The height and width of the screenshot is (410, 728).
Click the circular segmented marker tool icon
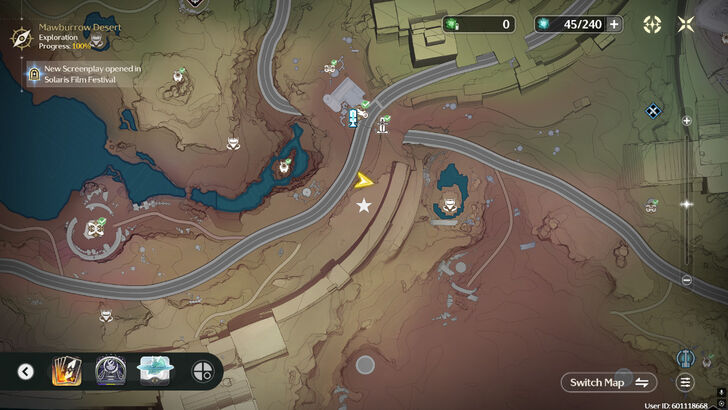[201, 372]
